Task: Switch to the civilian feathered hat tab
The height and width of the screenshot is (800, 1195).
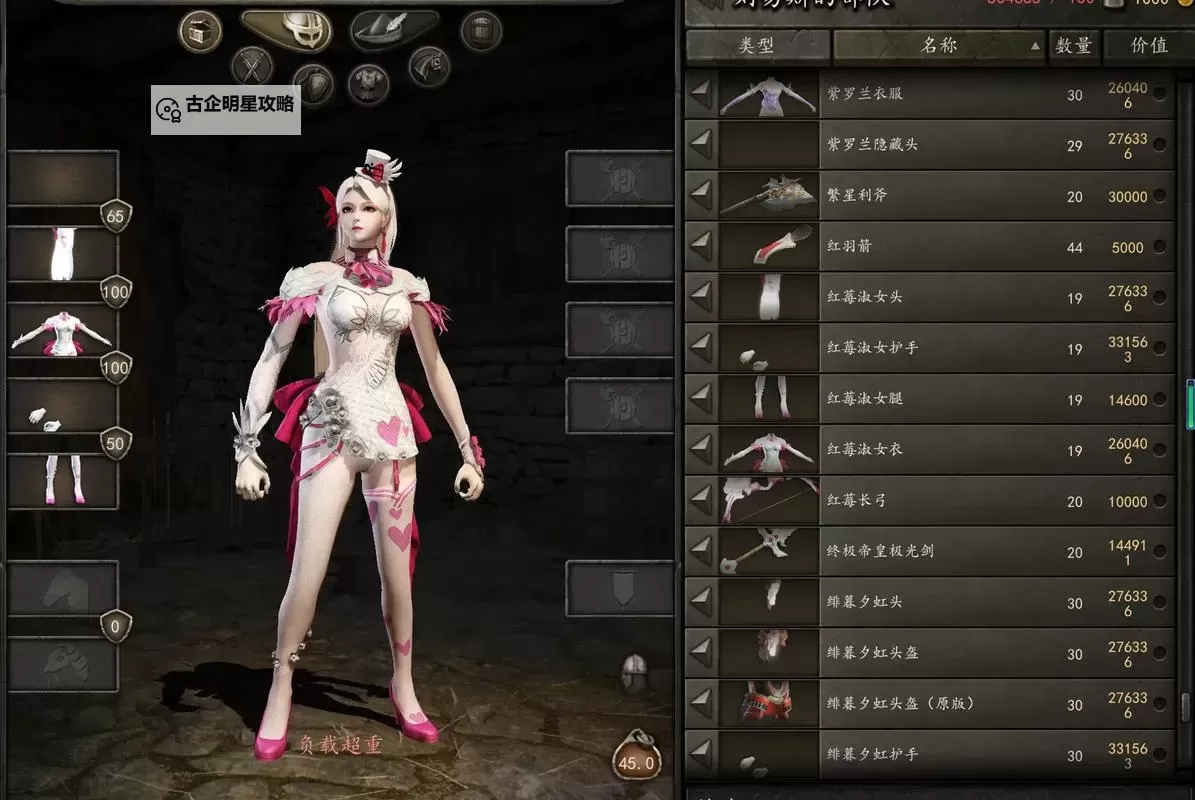Action: pos(395,30)
